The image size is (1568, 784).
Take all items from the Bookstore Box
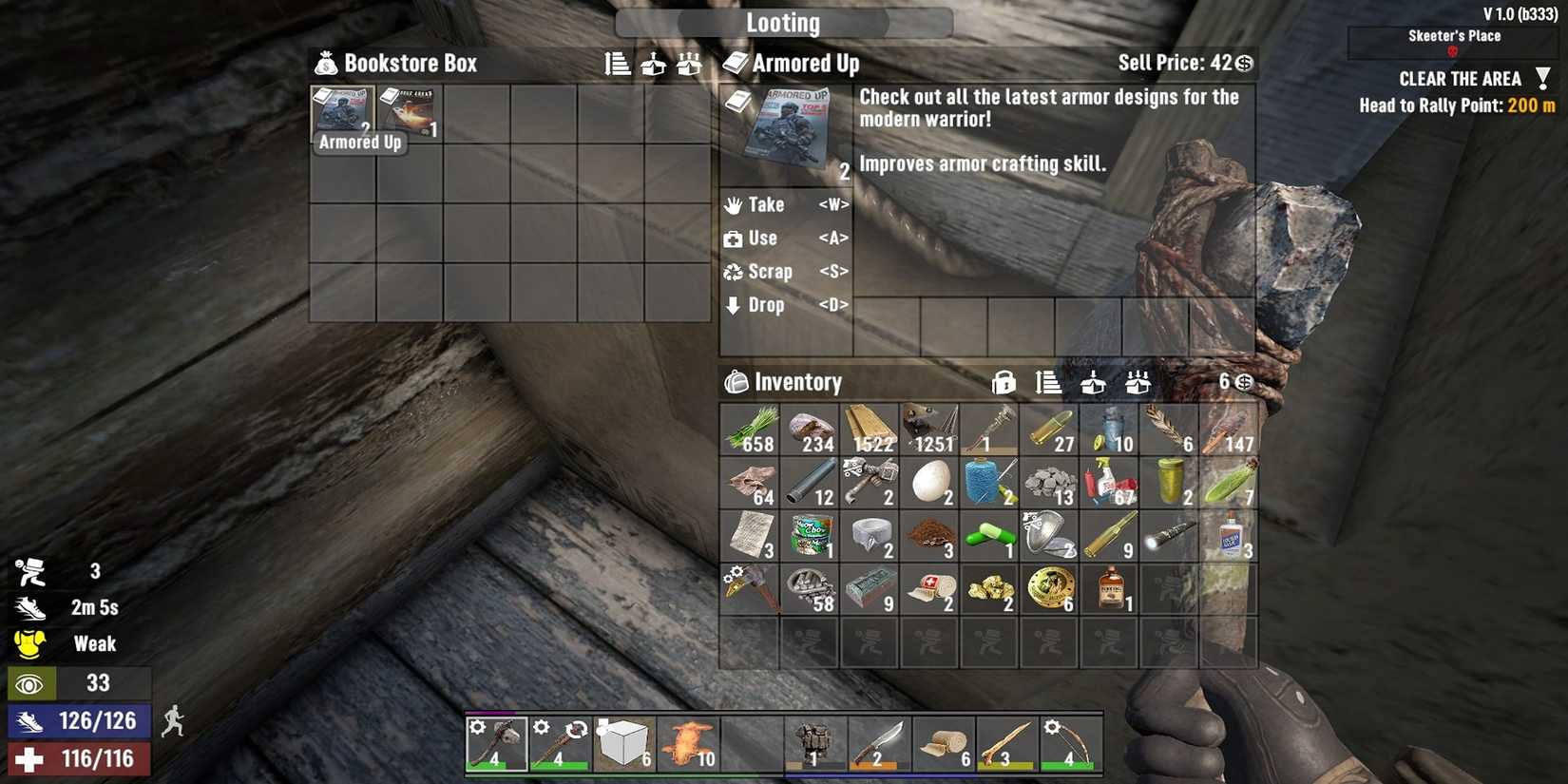click(x=688, y=64)
